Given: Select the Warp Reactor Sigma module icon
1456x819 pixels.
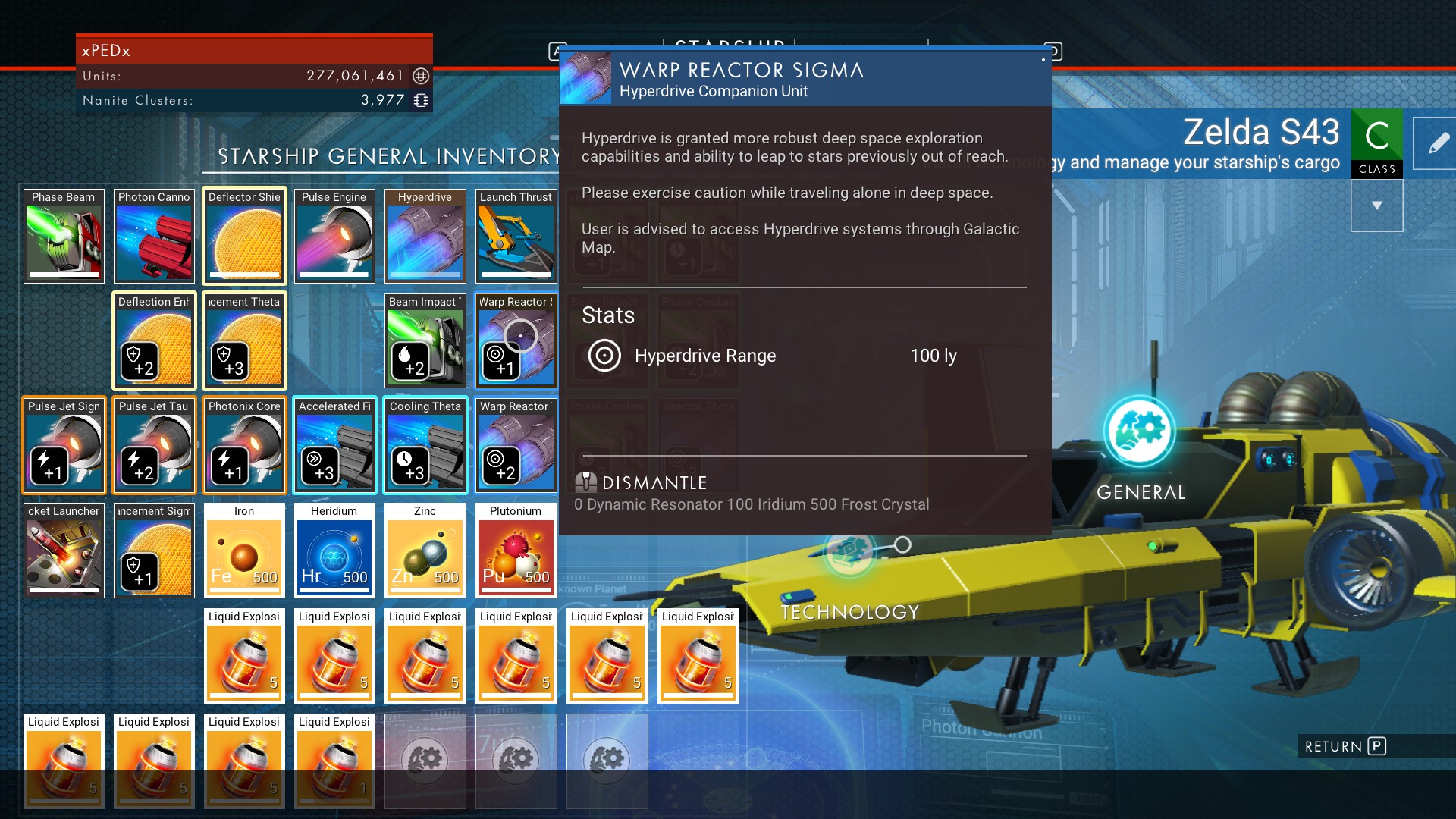Looking at the screenshot, I should pos(516,340).
